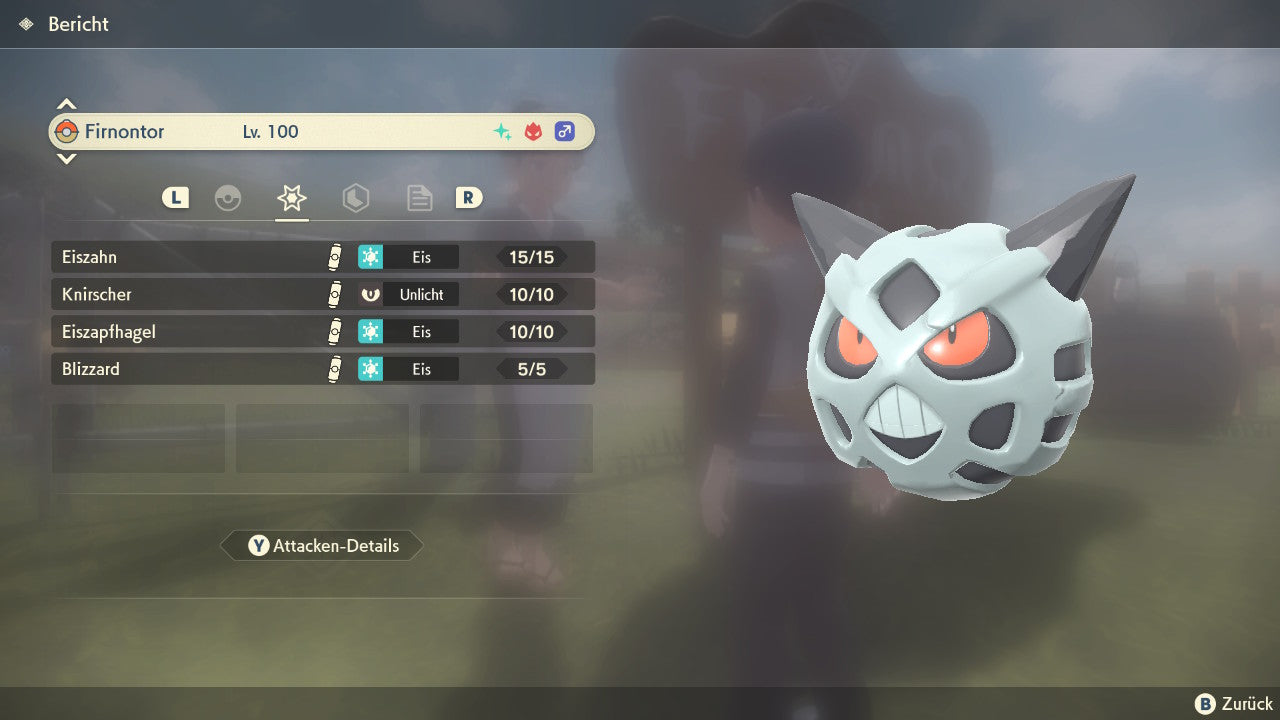Choose the Knirscher move row
1280x720 pixels.
pos(322,294)
